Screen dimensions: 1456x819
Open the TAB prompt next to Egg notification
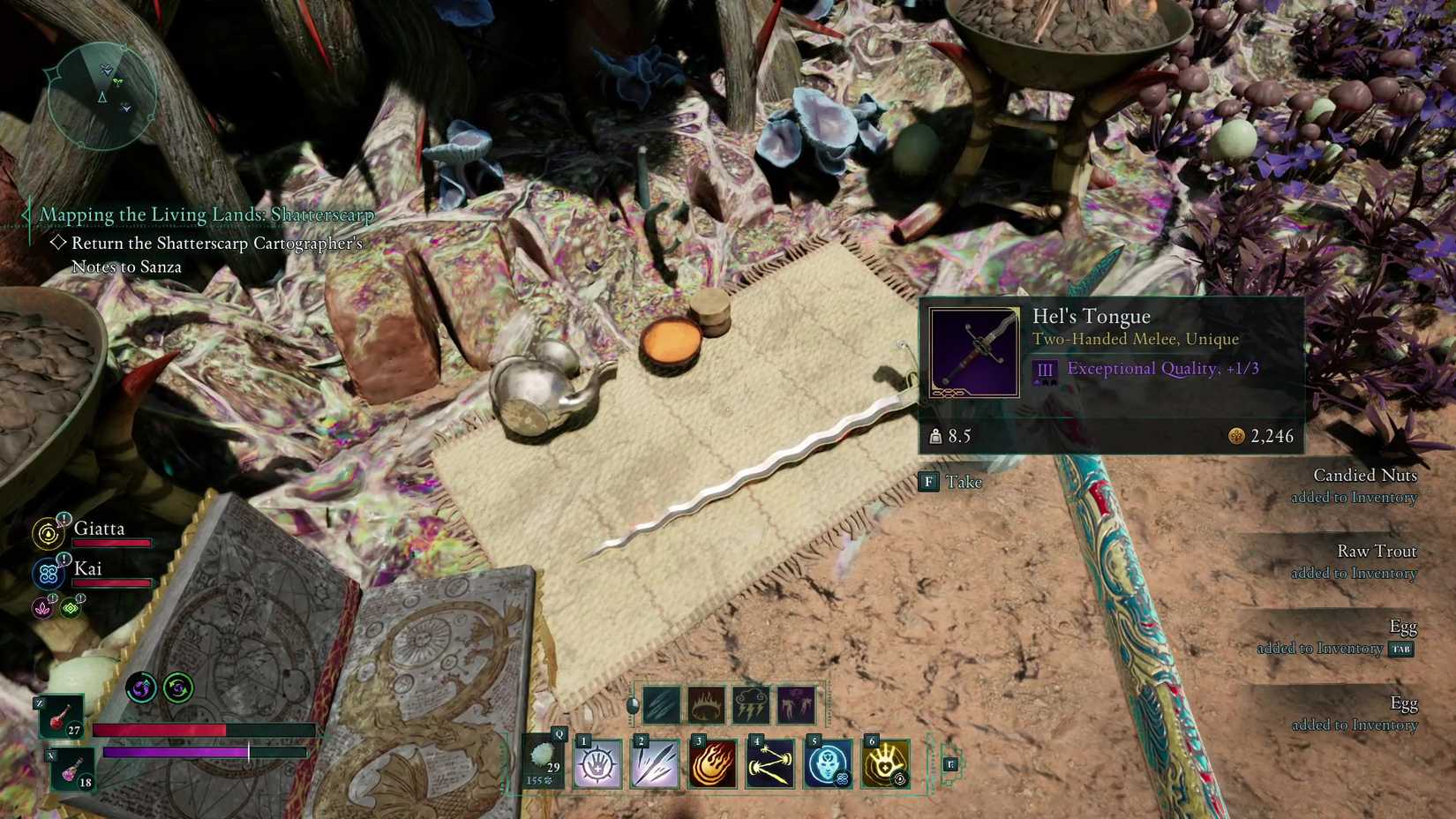1402,648
